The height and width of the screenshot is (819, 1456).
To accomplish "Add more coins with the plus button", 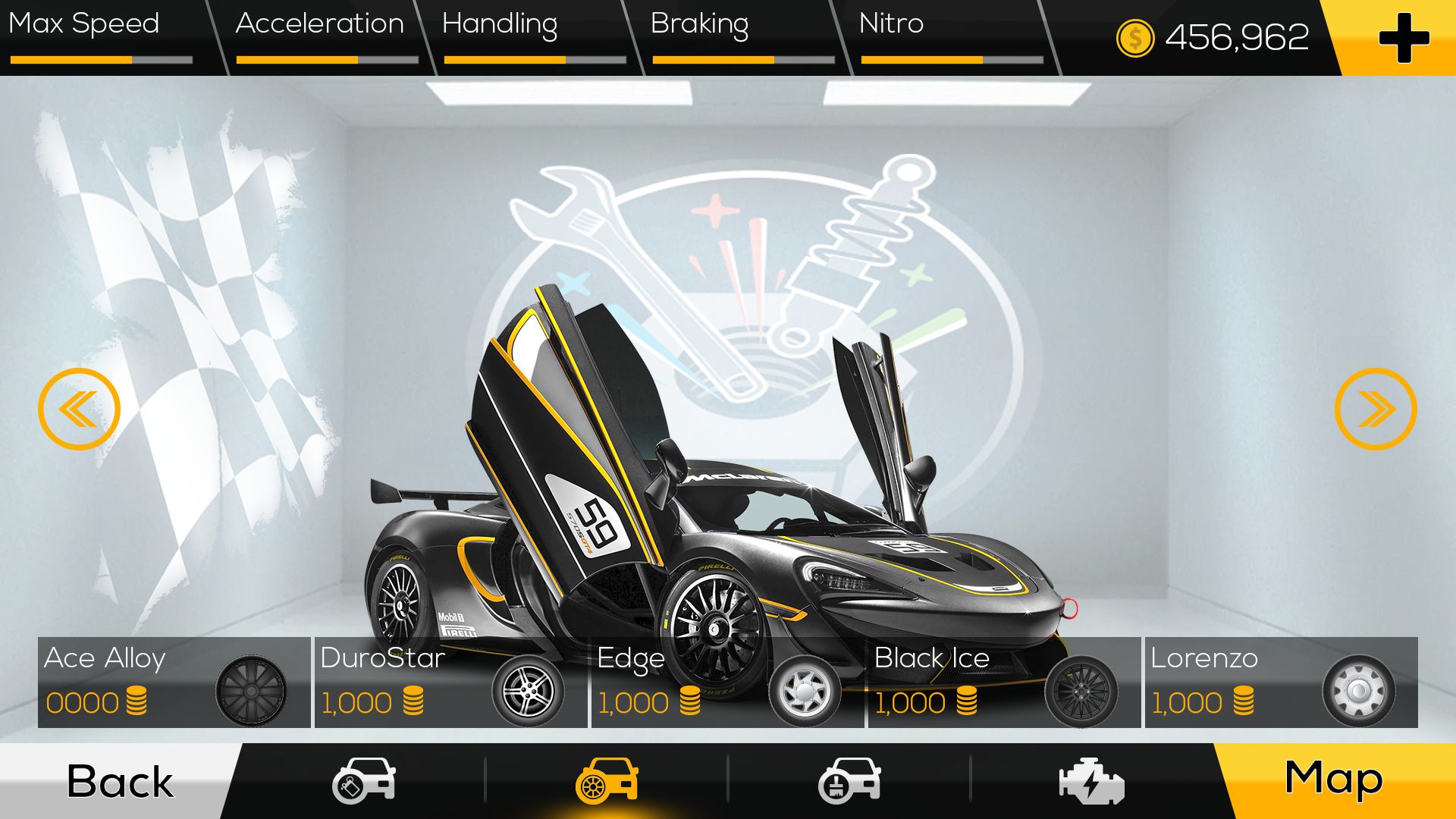I will [1403, 38].
